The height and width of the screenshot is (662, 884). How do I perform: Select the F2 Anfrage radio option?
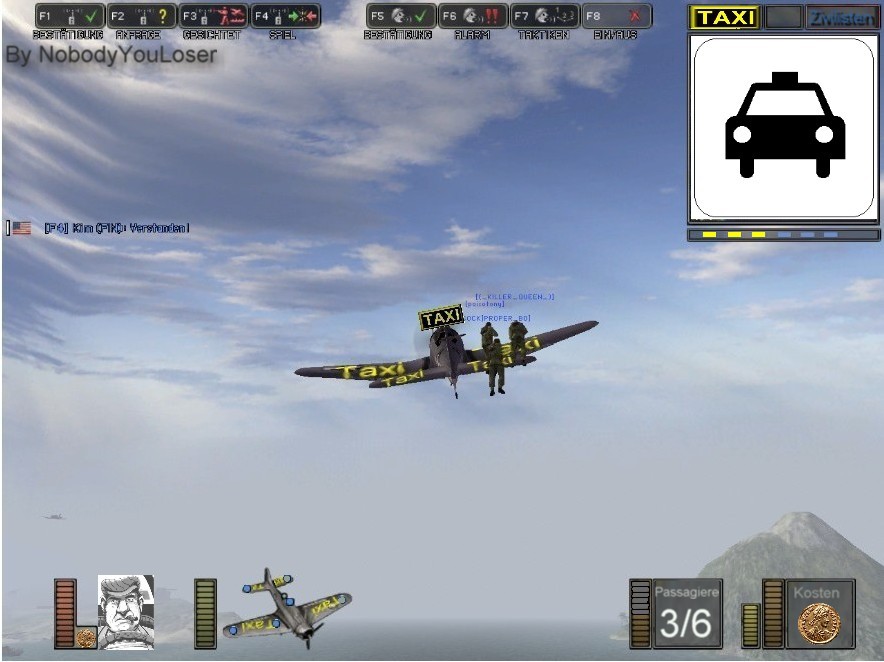[x=141, y=16]
